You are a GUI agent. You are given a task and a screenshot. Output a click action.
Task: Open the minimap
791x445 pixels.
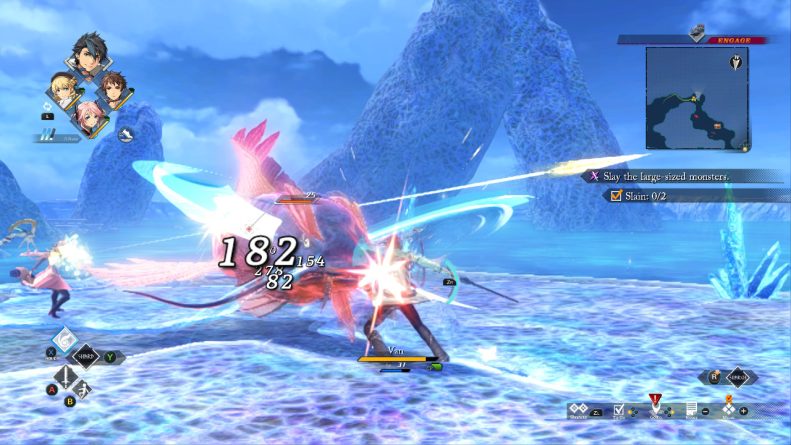[696, 97]
